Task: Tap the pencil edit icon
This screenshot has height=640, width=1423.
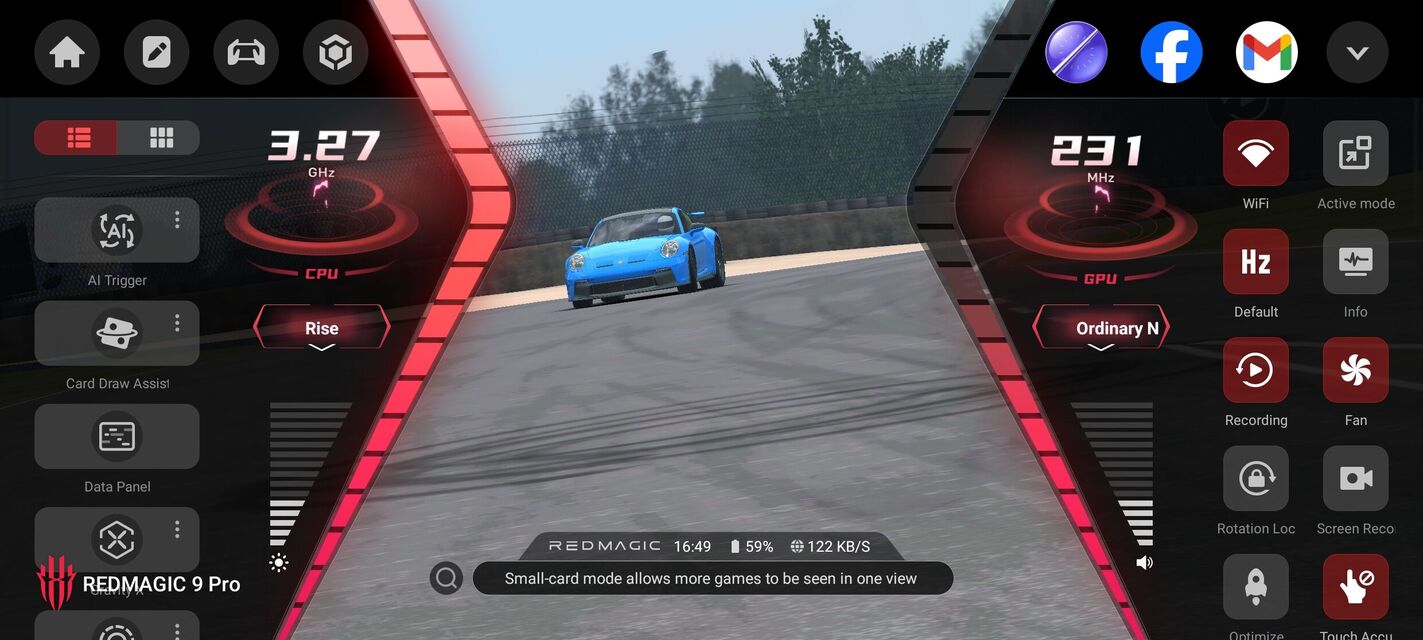Action: coord(157,52)
